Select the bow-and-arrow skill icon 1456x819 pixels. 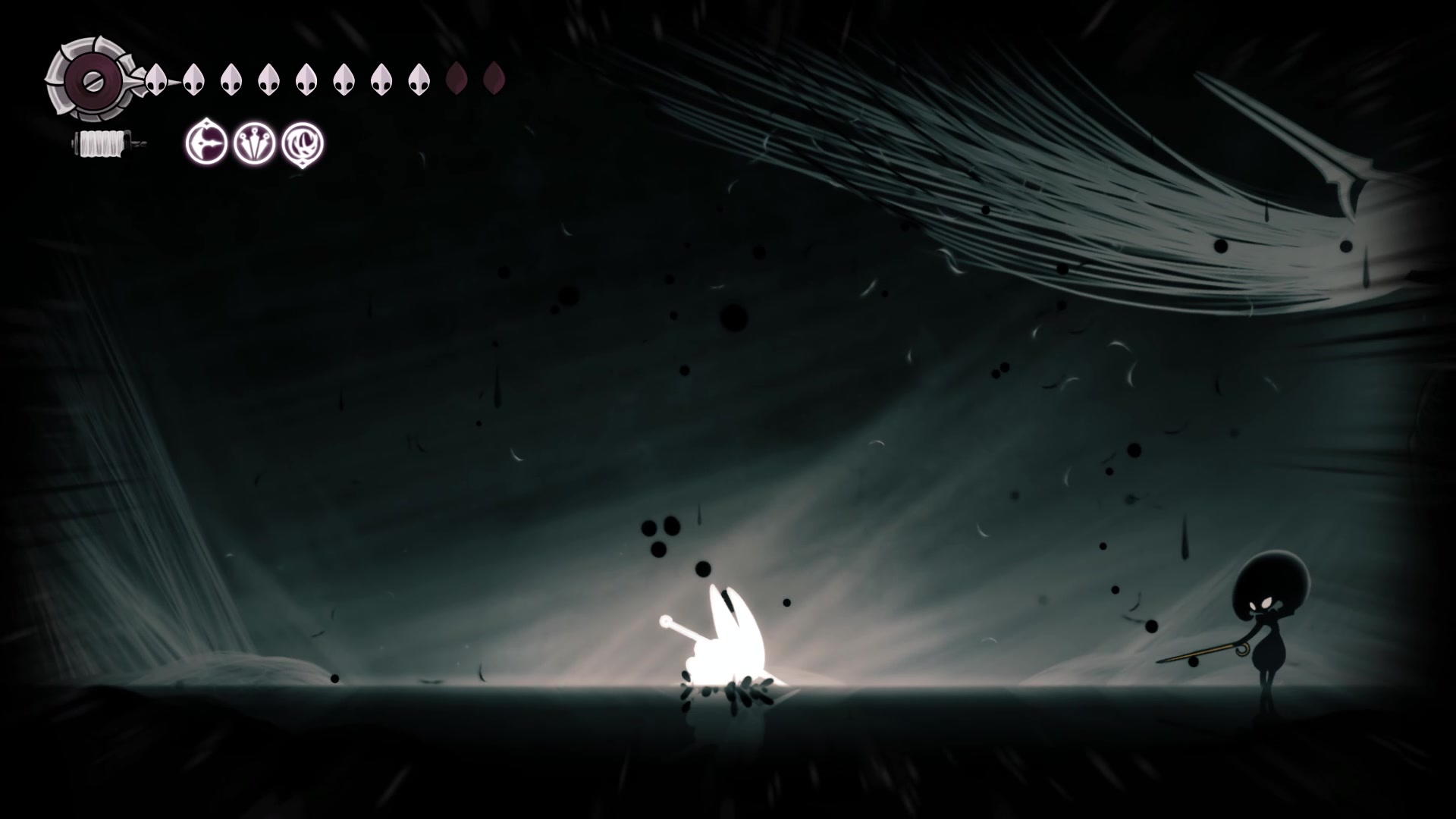coord(206,143)
